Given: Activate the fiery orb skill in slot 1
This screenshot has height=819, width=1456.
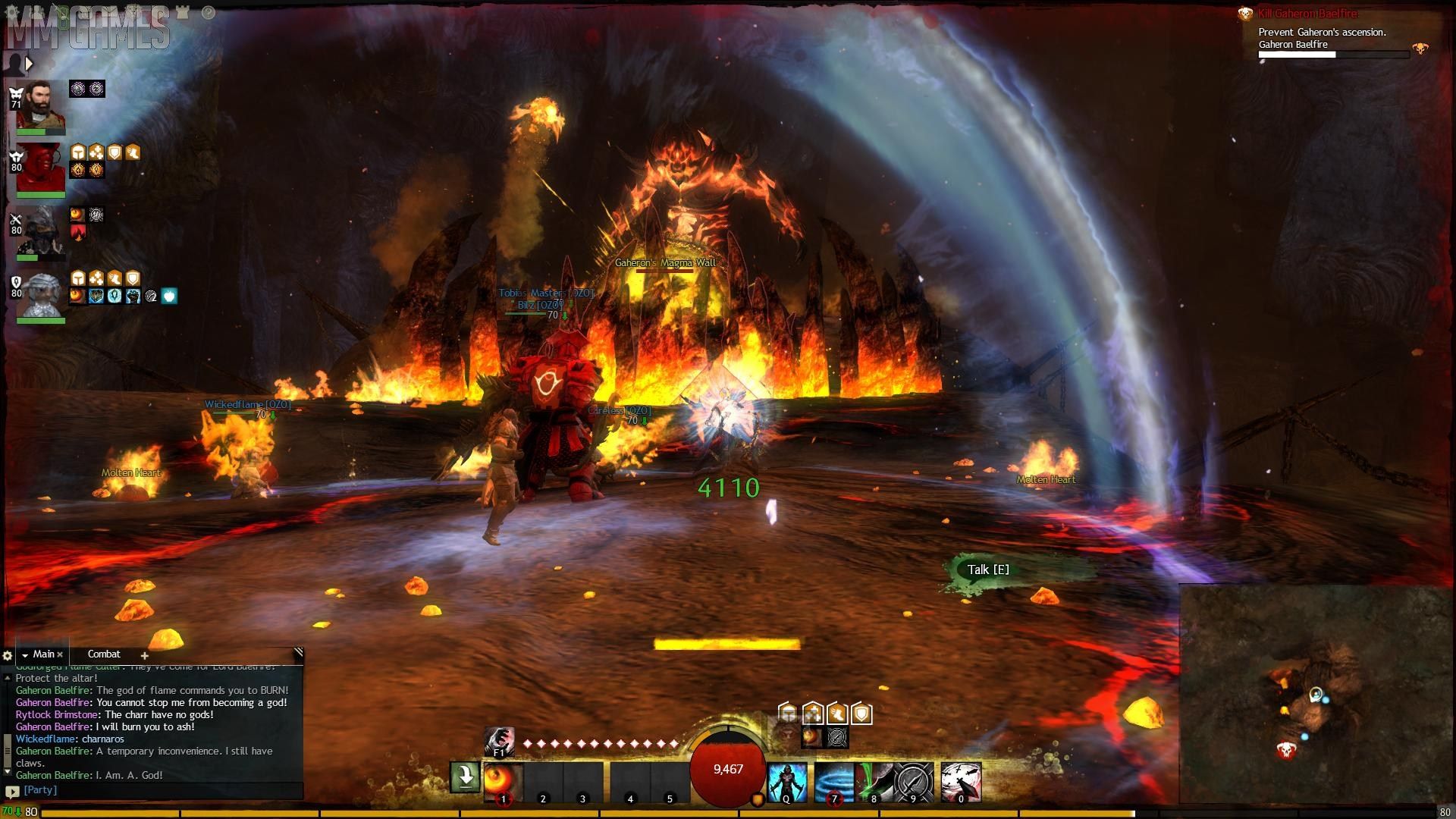Looking at the screenshot, I should pyautogui.click(x=503, y=781).
